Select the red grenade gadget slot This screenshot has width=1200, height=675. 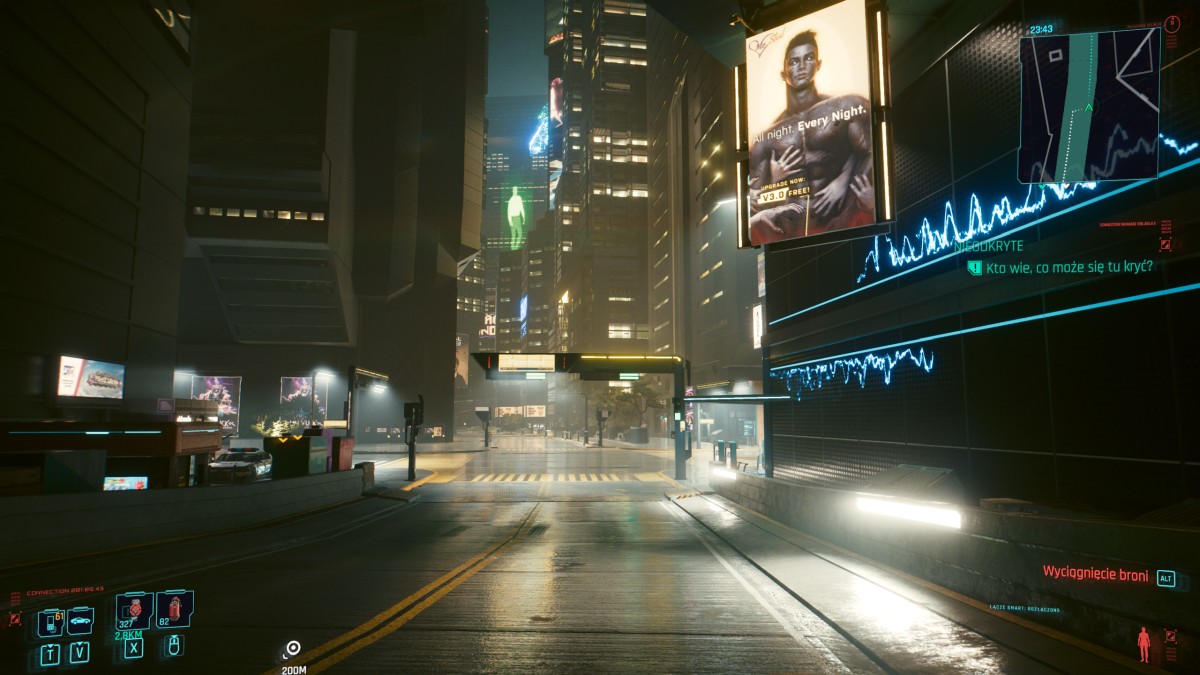tap(174, 608)
